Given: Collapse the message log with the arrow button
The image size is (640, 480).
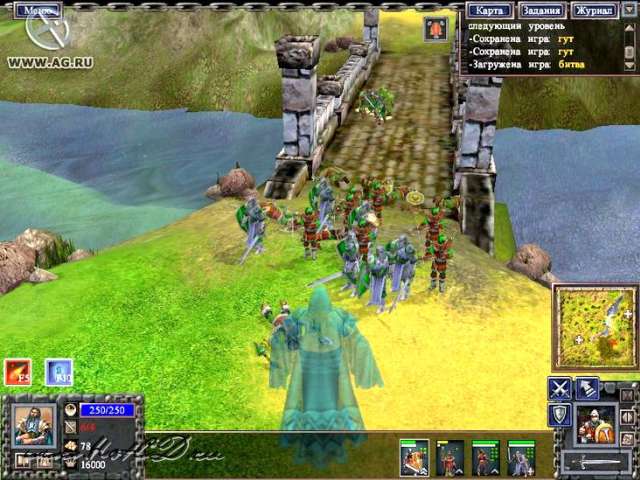Looking at the screenshot, I should click(x=630, y=11).
